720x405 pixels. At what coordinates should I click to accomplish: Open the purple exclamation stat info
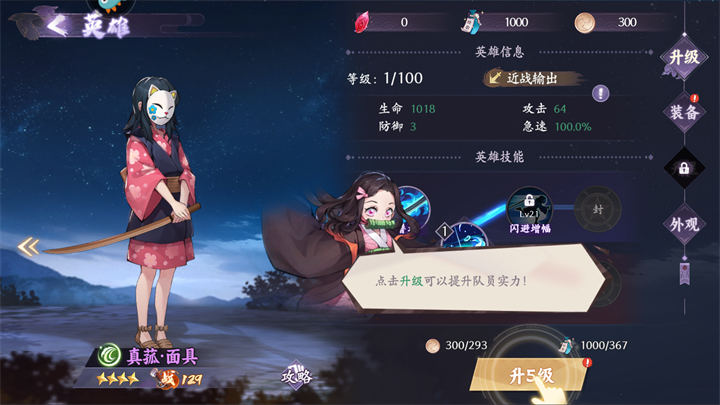tap(600, 93)
